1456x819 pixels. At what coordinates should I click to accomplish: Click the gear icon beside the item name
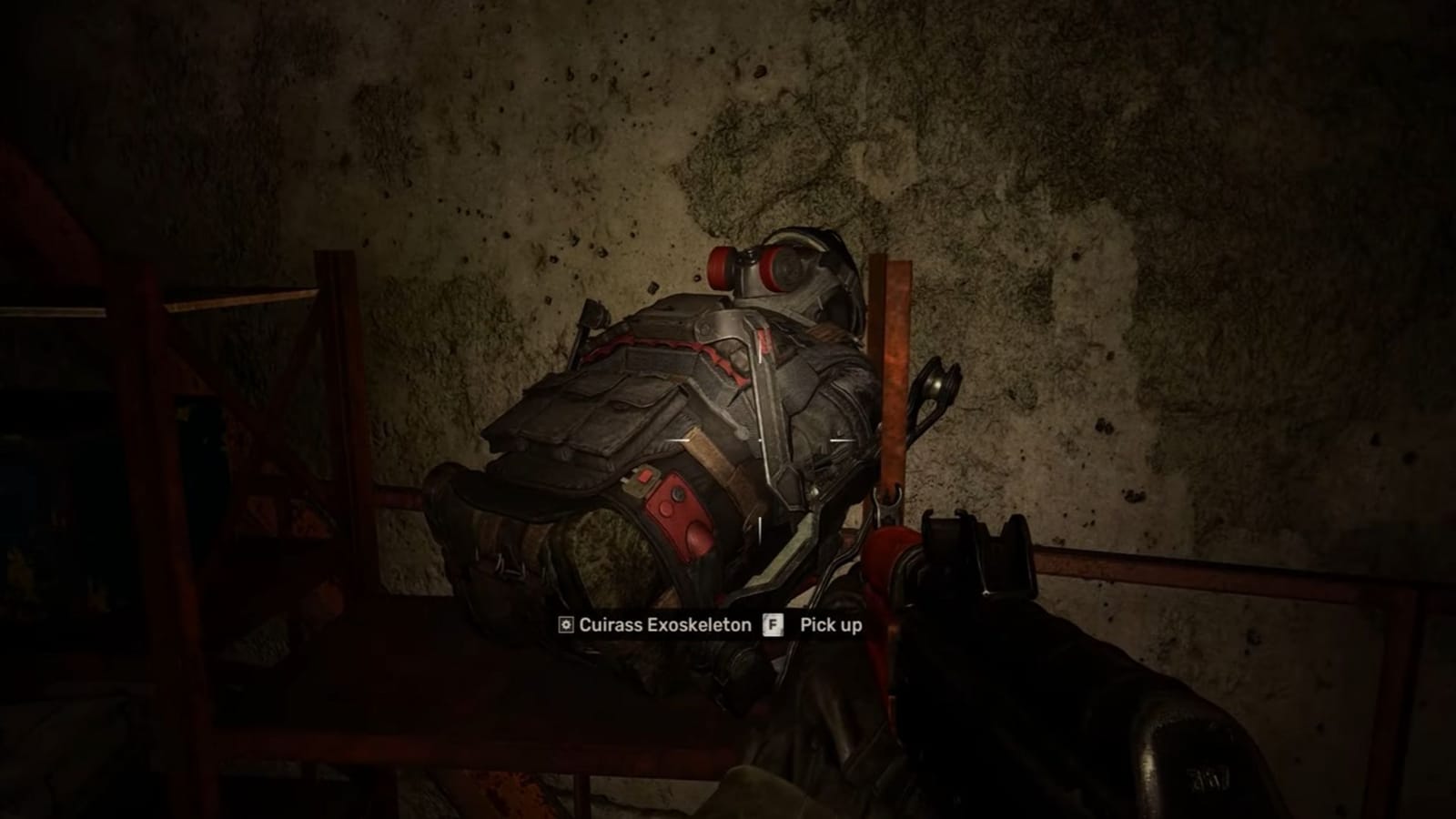tap(564, 625)
